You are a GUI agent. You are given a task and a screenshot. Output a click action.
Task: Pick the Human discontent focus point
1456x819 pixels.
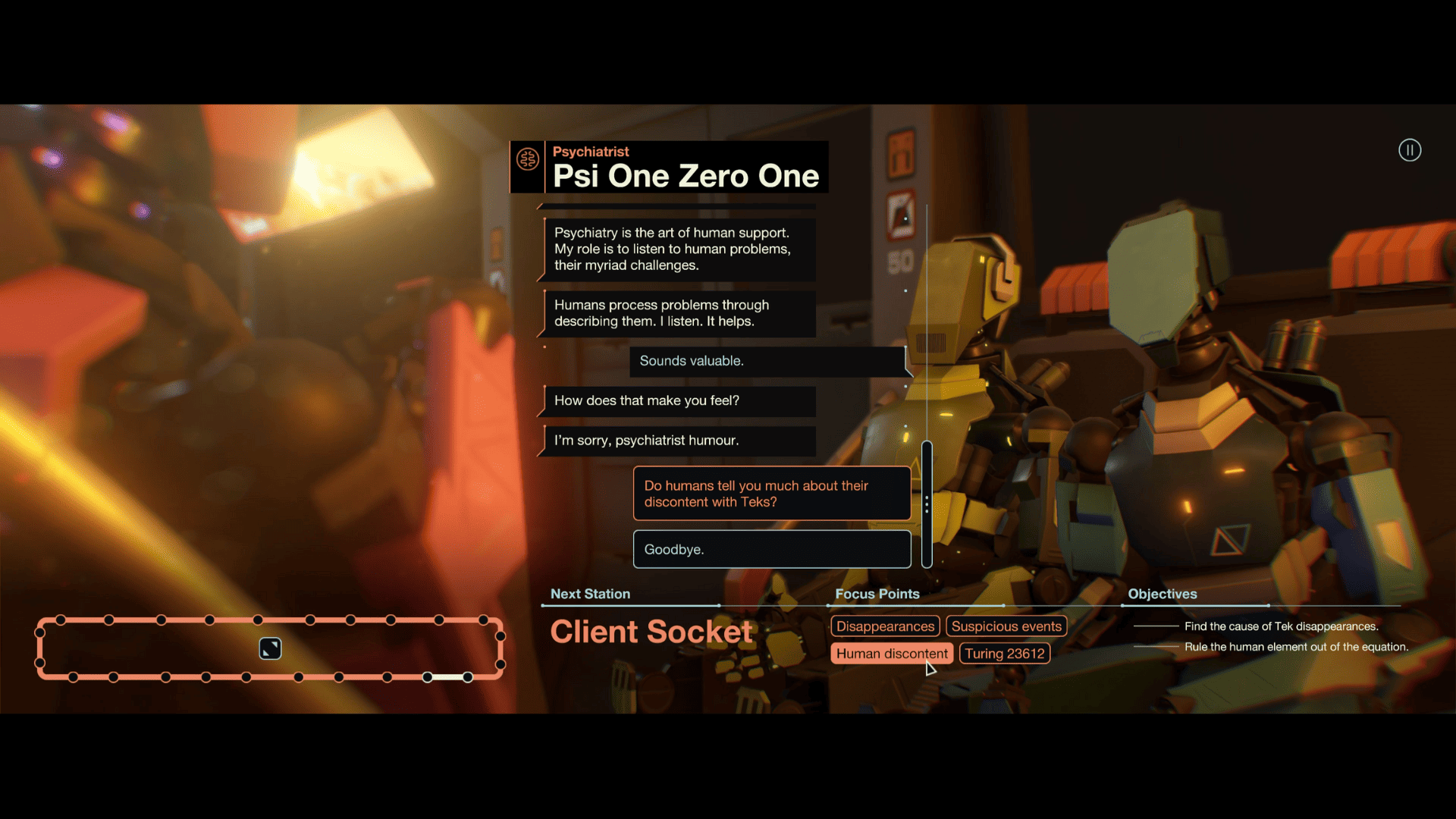point(891,654)
